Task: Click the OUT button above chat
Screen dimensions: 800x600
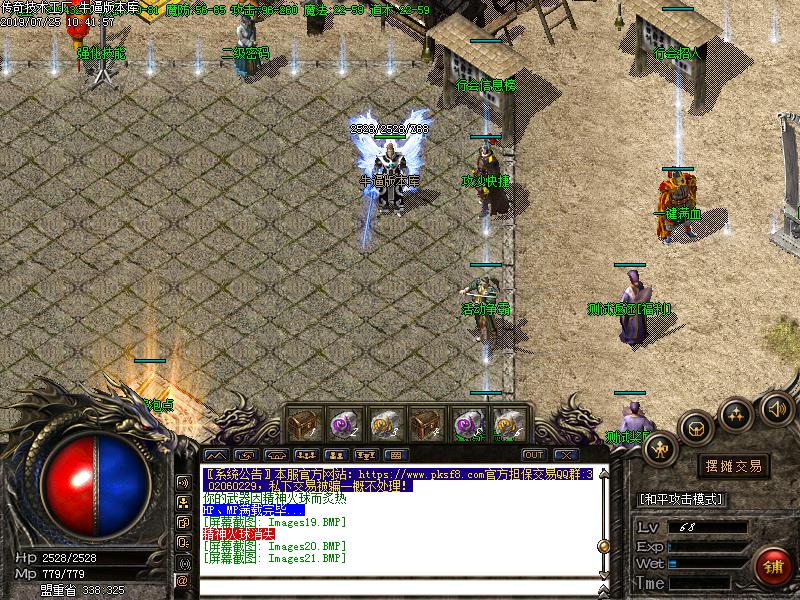Action: [x=532, y=455]
